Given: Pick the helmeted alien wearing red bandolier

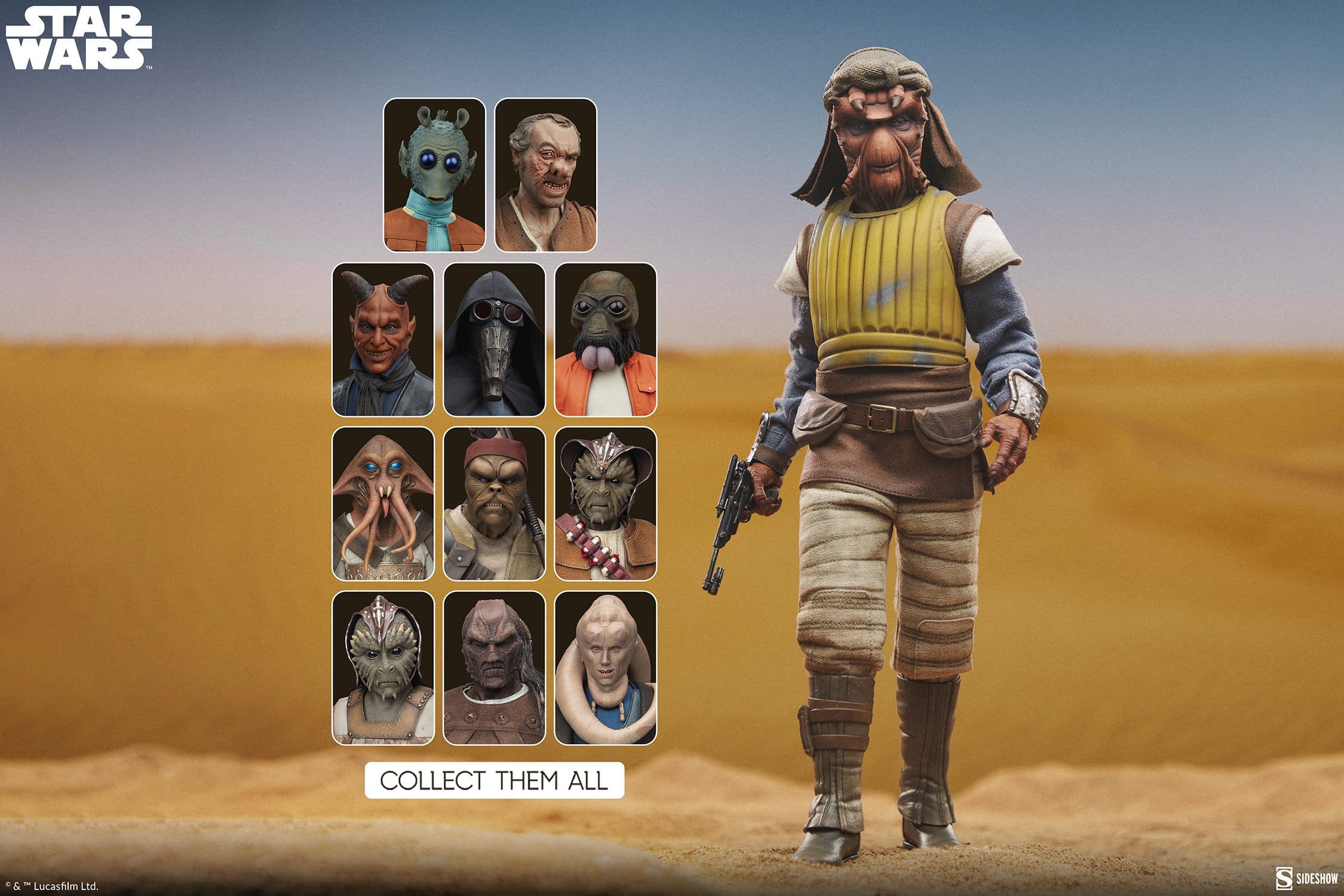Looking at the screenshot, I should point(605,504).
